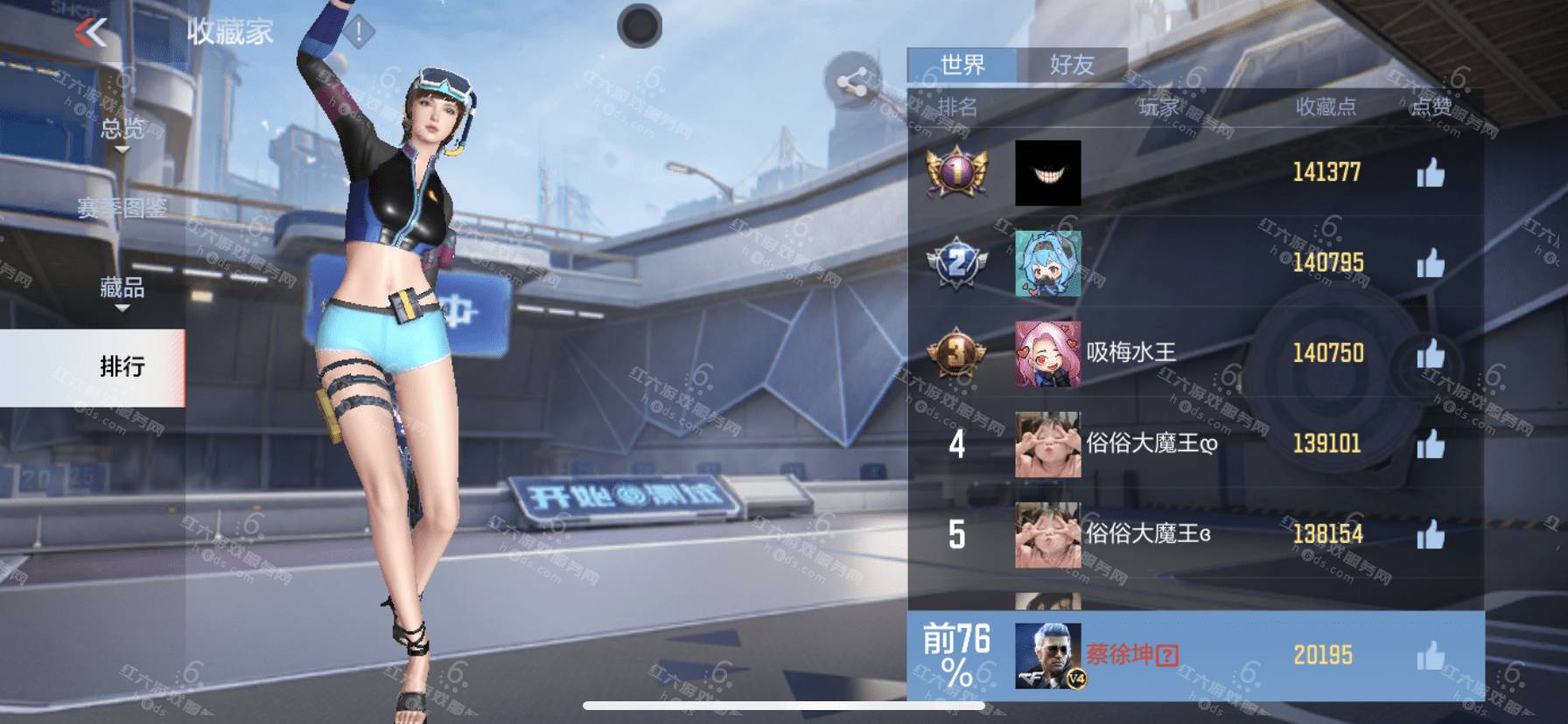Like the rank 1 player with 141377 points
The image size is (1568, 724).
click(x=1431, y=173)
